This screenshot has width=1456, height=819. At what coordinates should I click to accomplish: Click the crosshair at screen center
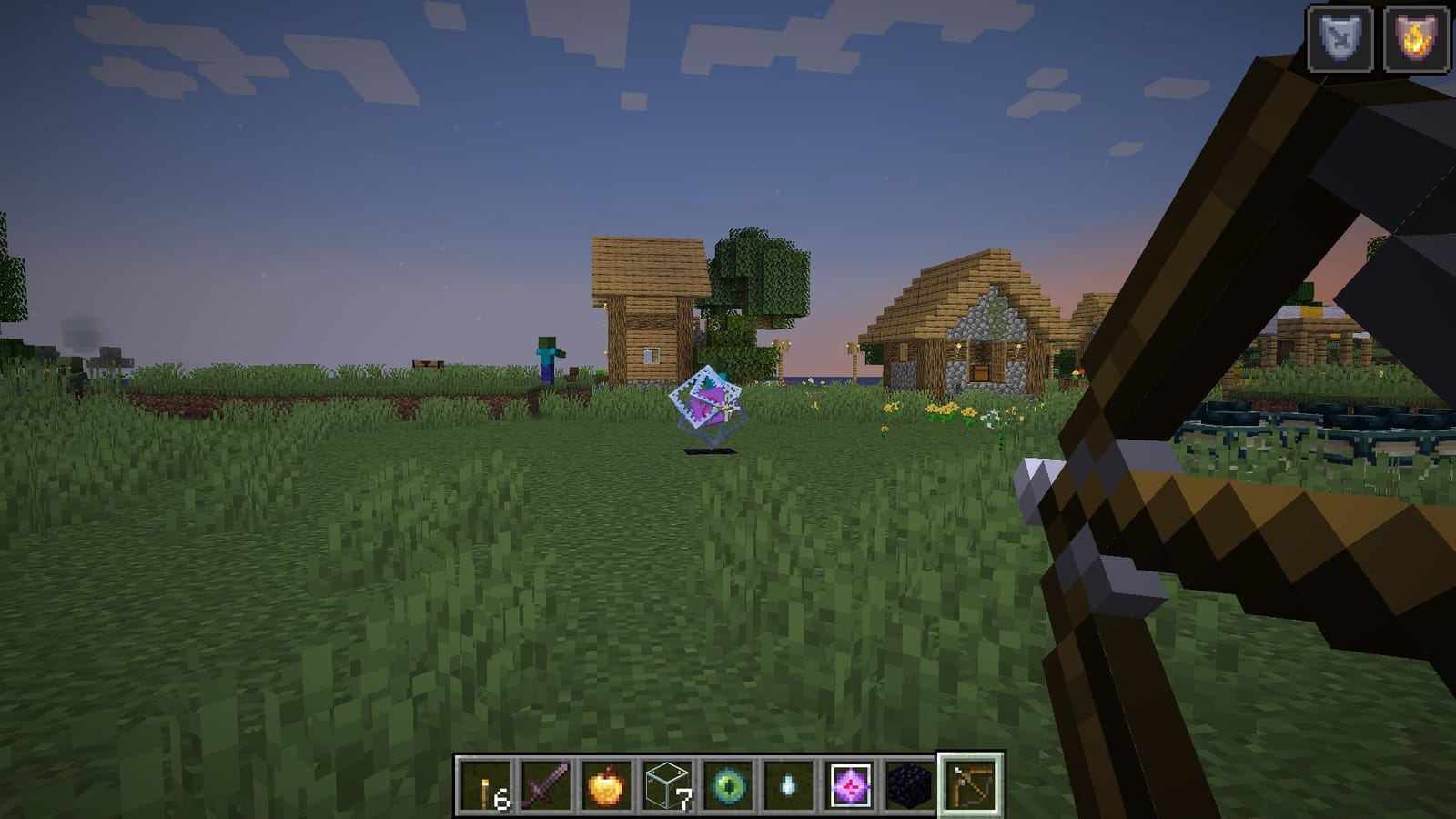point(728,409)
